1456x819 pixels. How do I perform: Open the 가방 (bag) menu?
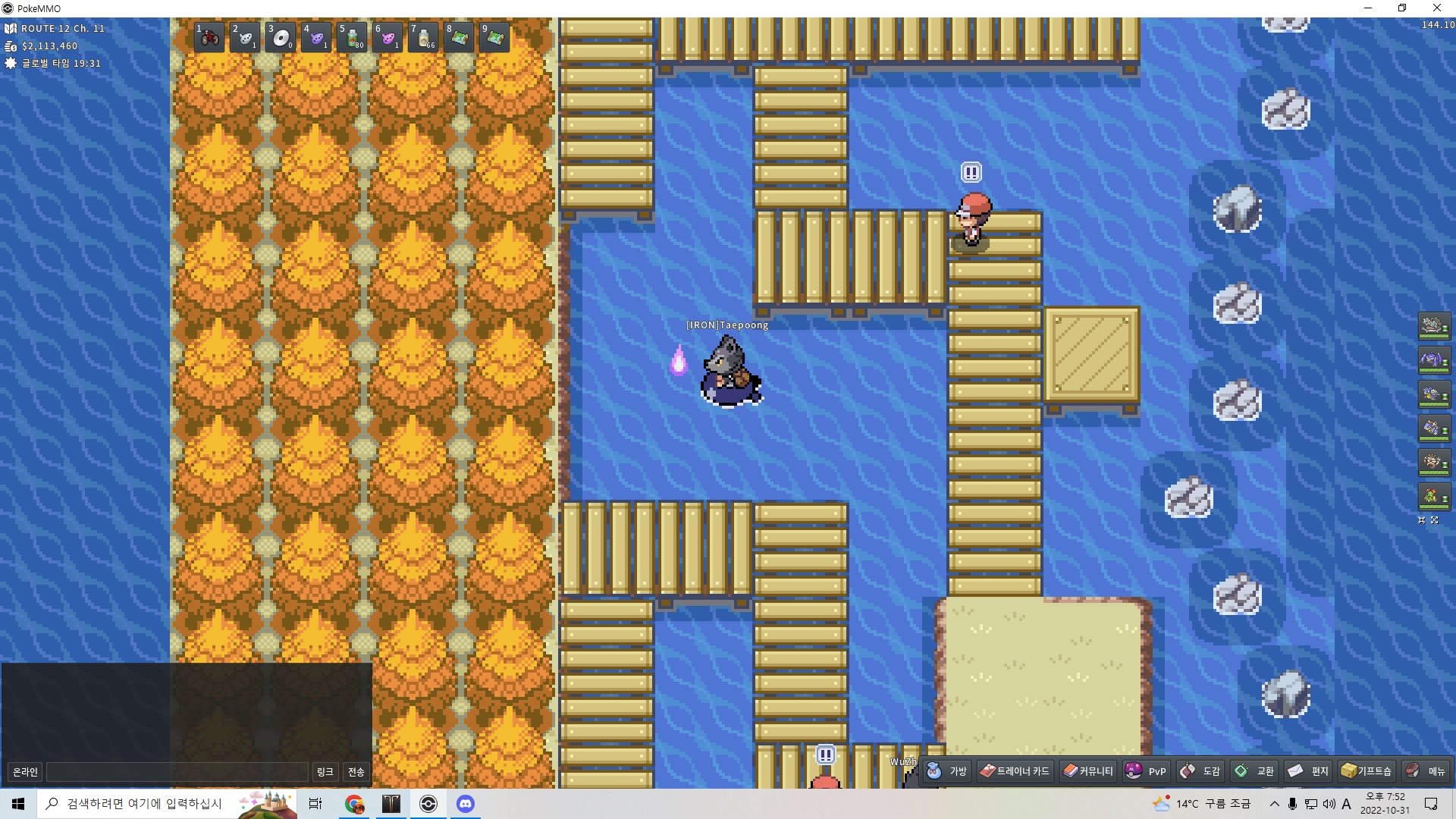[947, 771]
